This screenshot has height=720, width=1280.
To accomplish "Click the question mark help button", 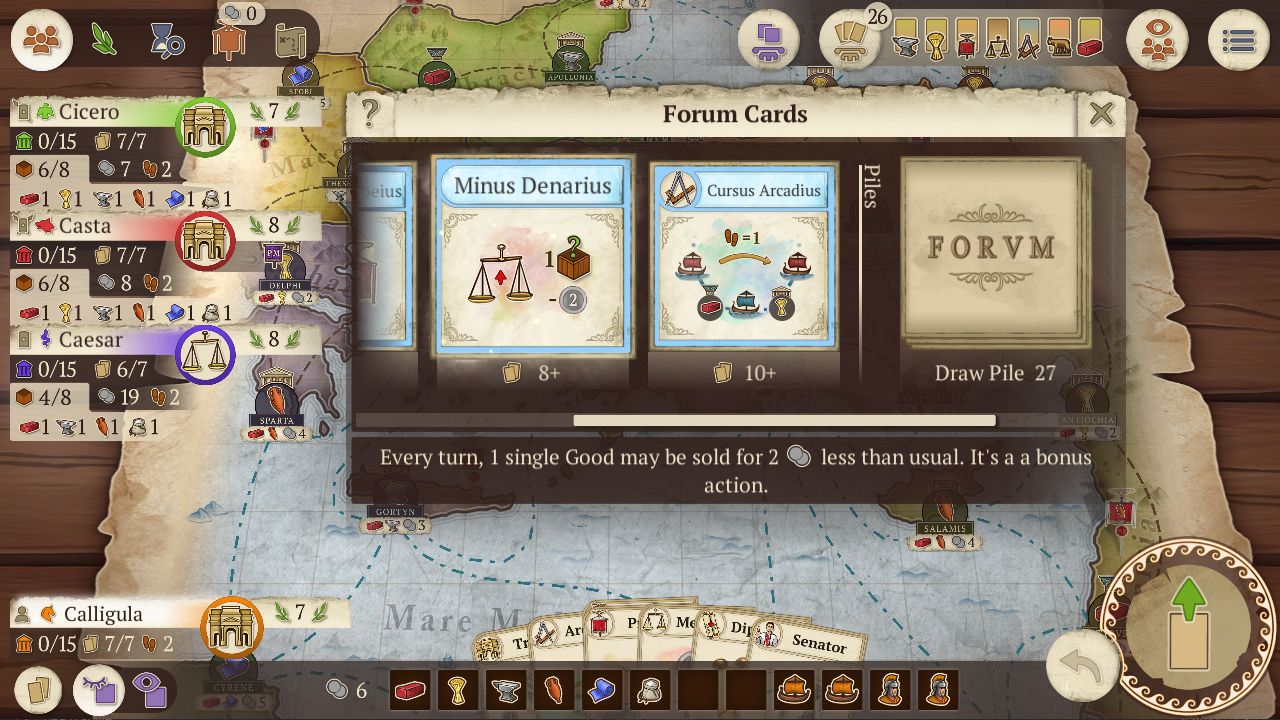I will (371, 113).
